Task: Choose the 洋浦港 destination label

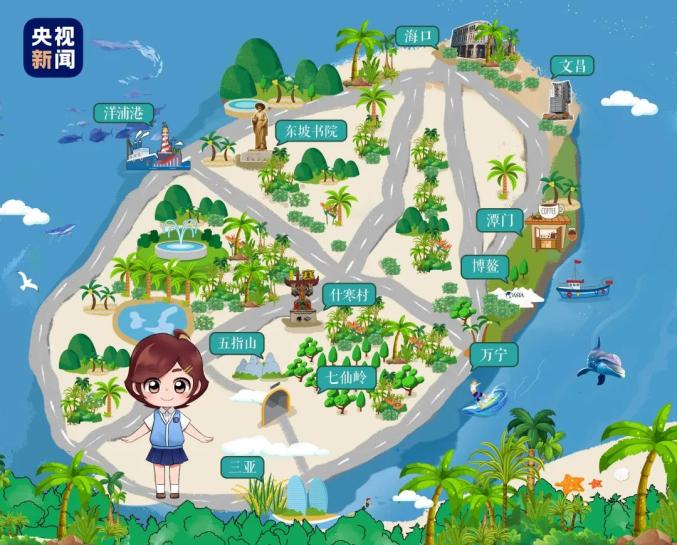Action: (x=120, y=113)
